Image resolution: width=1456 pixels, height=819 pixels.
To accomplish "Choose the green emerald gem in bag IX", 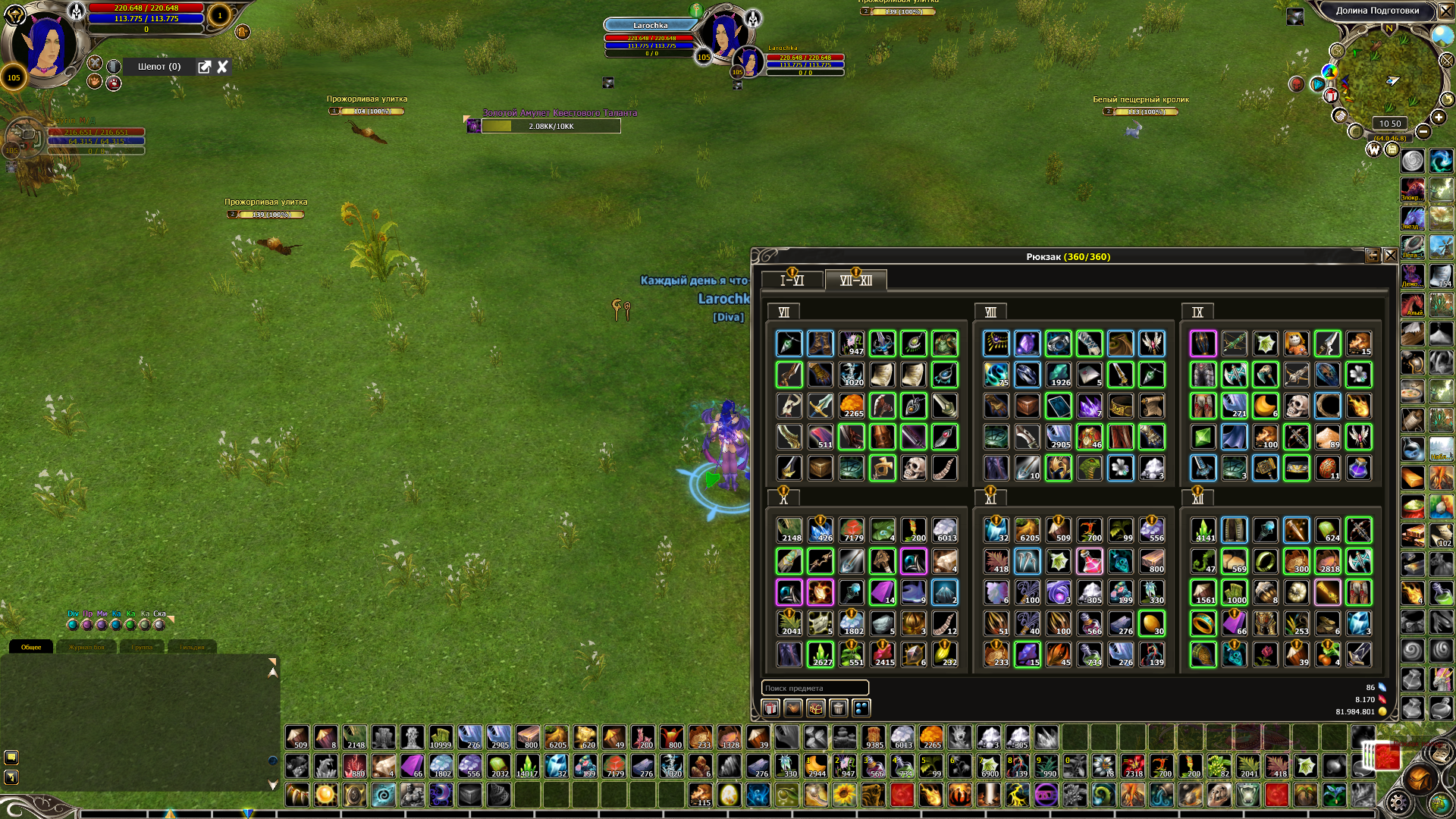I will (1203, 438).
